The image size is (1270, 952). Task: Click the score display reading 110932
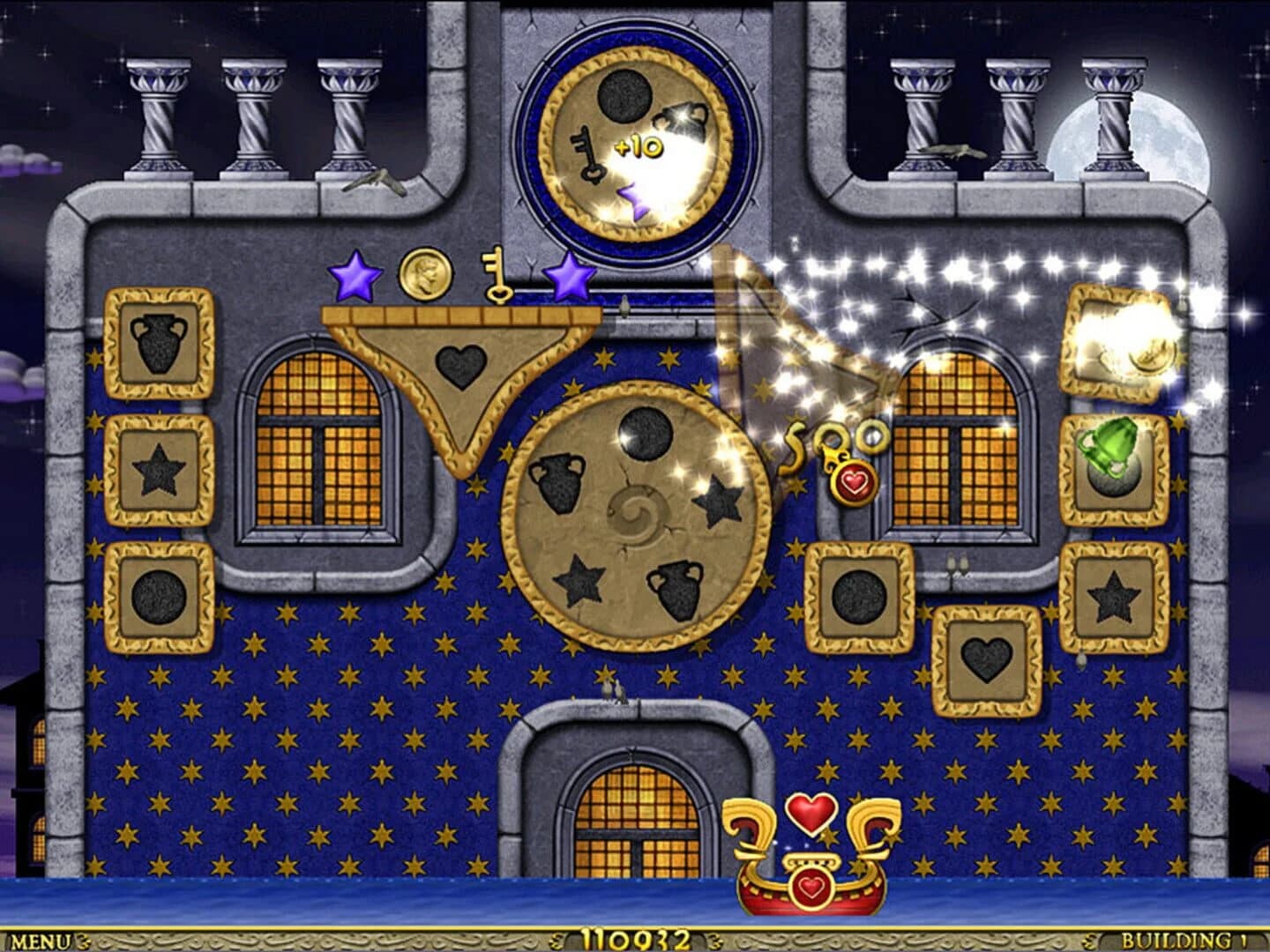coord(635,938)
